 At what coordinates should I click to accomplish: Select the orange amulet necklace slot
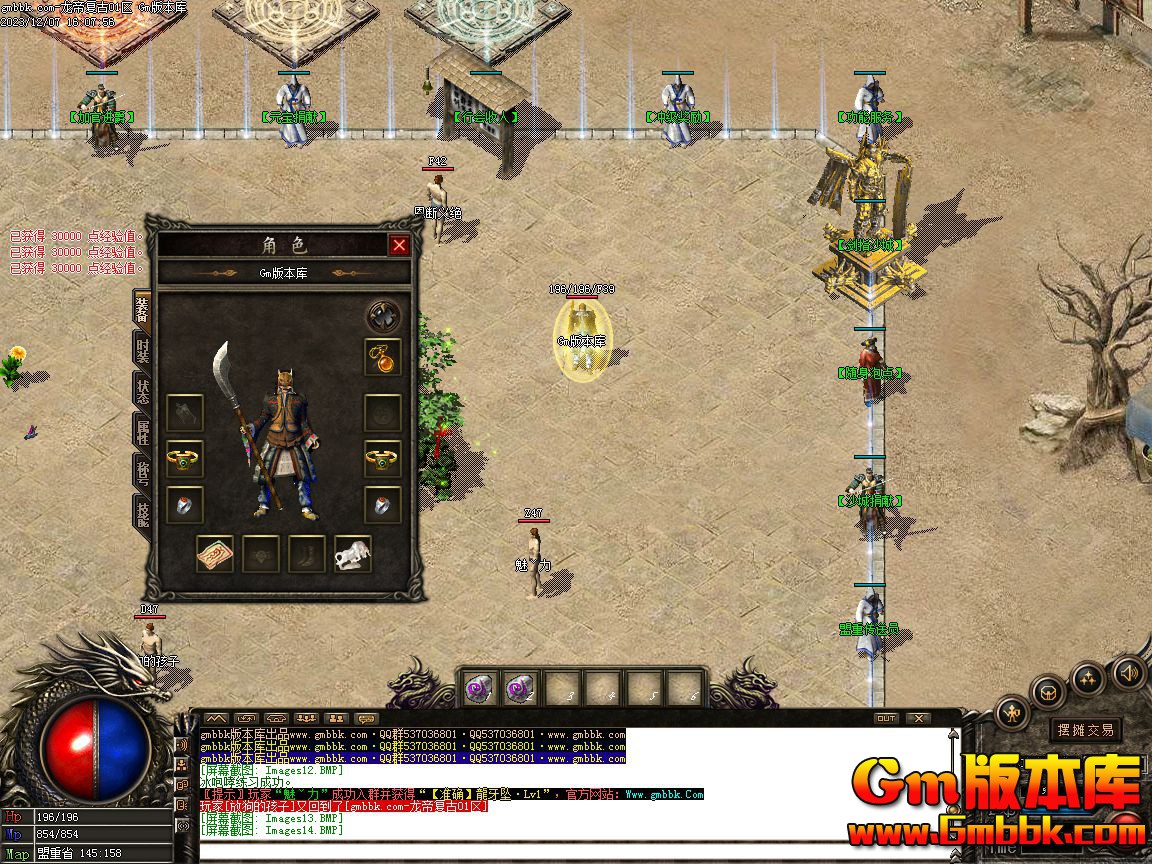383,358
